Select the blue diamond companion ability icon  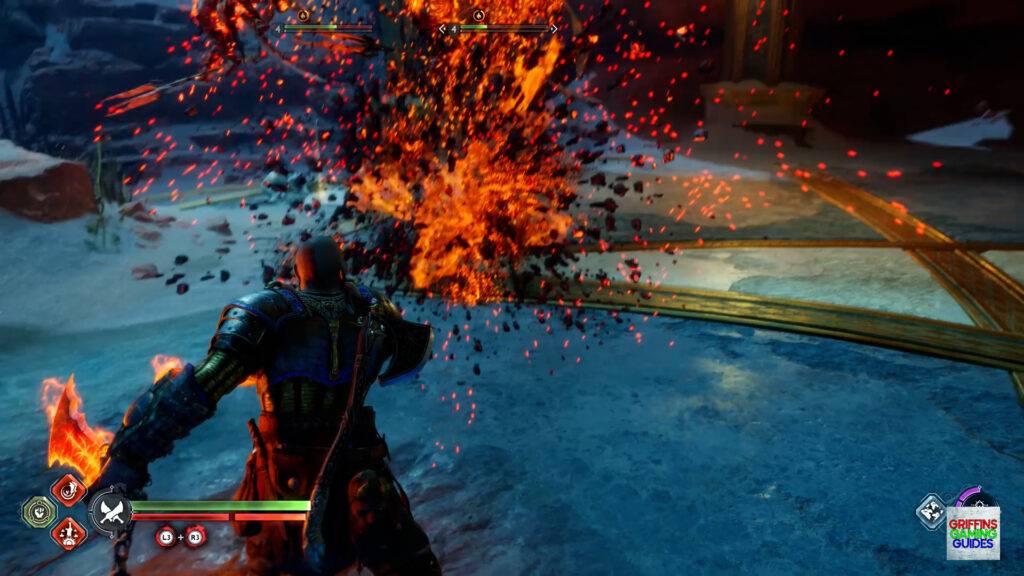(930, 513)
